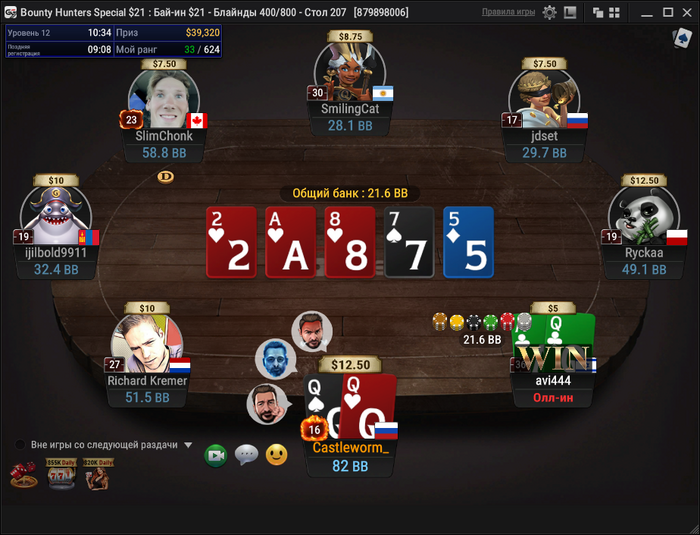Open the green video camera button
Image resolution: width=700 pixels, height=535 pixels.
click(x=215, y=456)
